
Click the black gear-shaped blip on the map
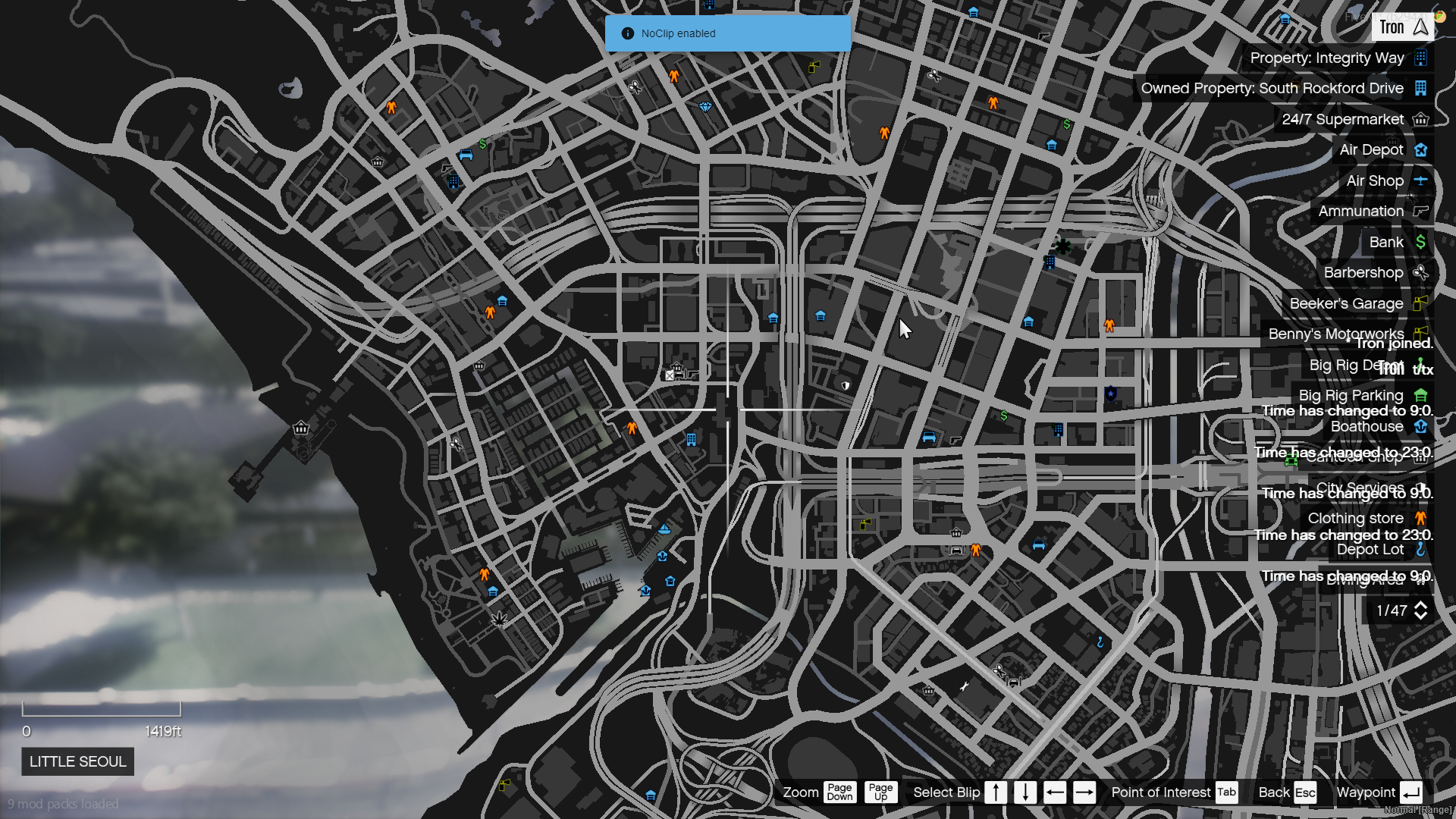coord(1062,246)
